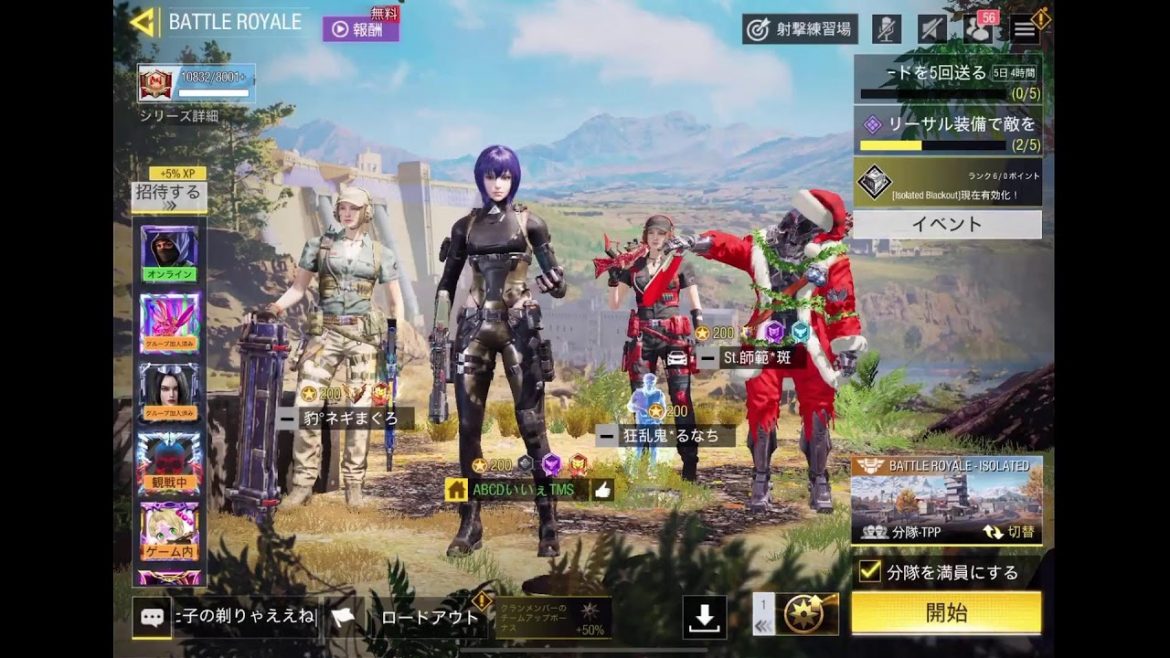Select the friend avatar marked ゲーム内
1170x658 pixels.
coord(169,532)
